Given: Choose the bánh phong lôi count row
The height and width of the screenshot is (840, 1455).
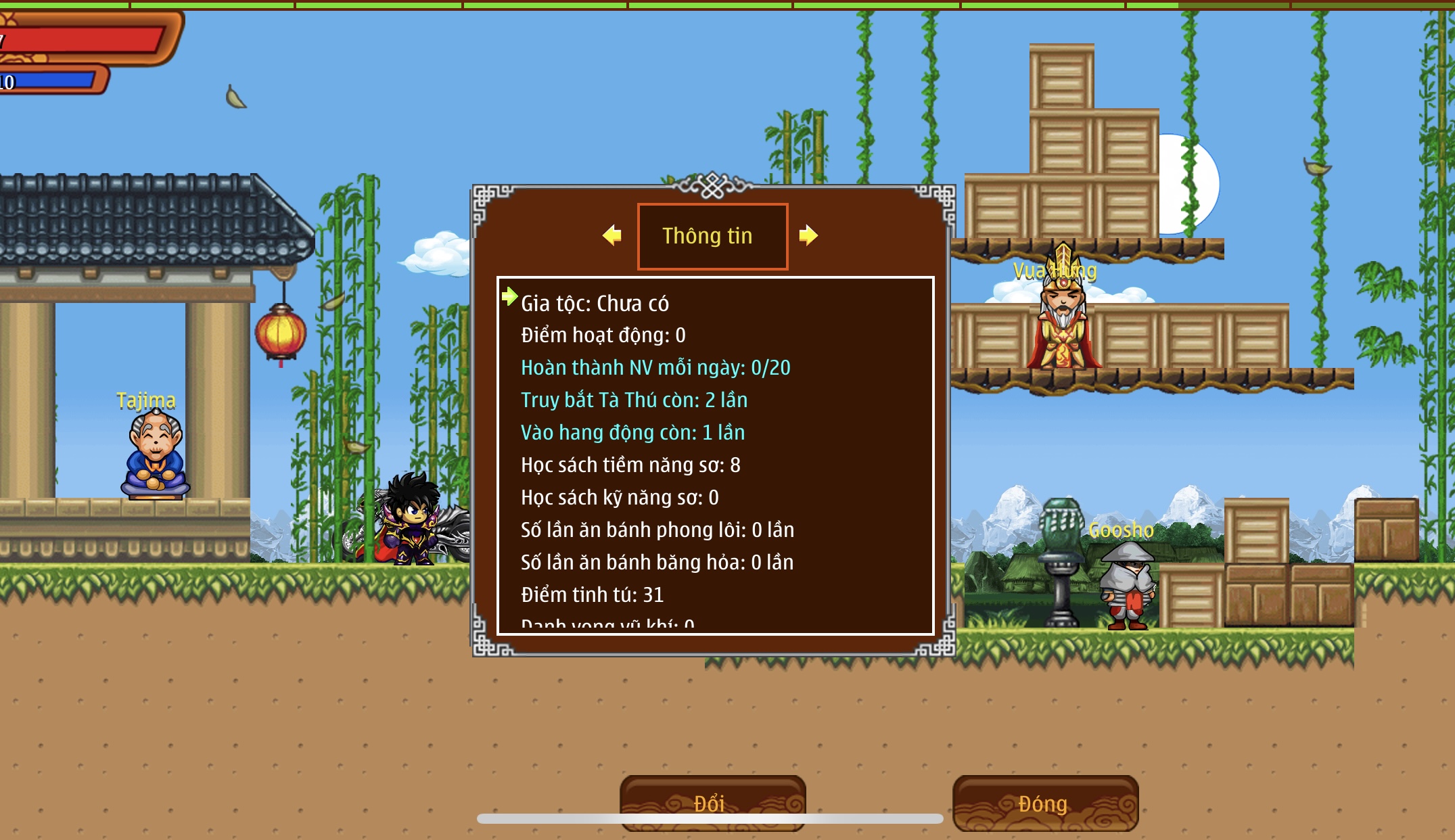Looking at the screenshot, I should [657, 530].
